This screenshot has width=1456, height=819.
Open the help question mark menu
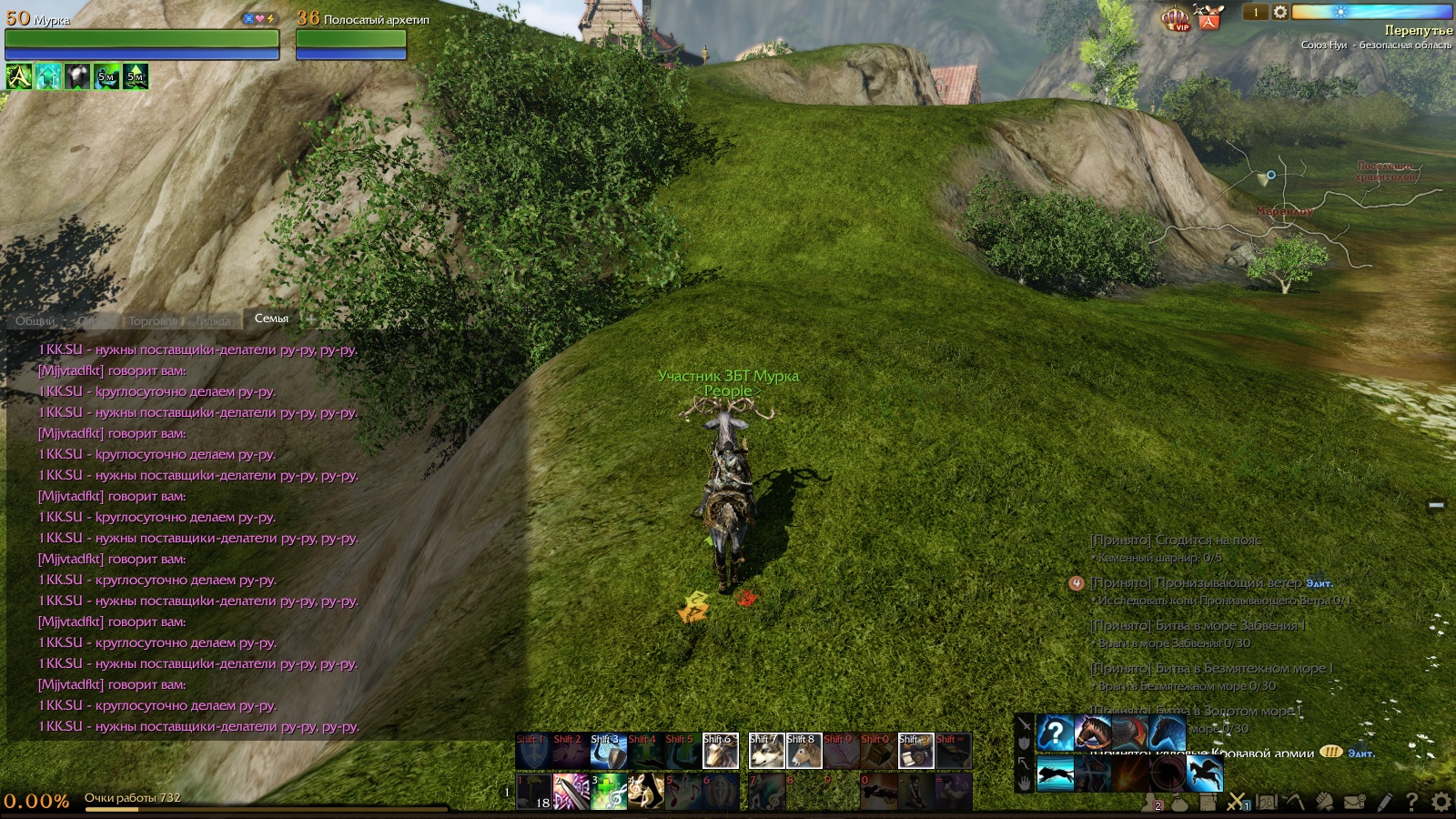tap(1411, 802)
